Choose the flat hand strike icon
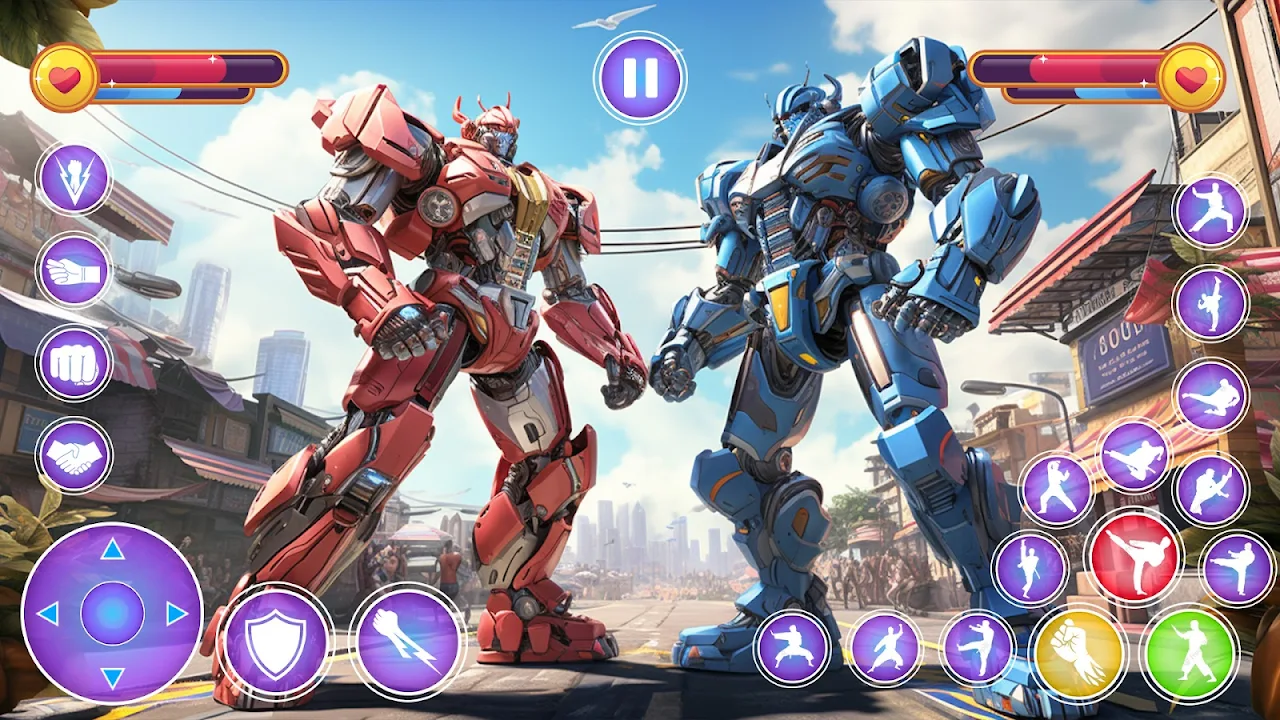This screenshot has width=1280, height=720. [74, 270]
